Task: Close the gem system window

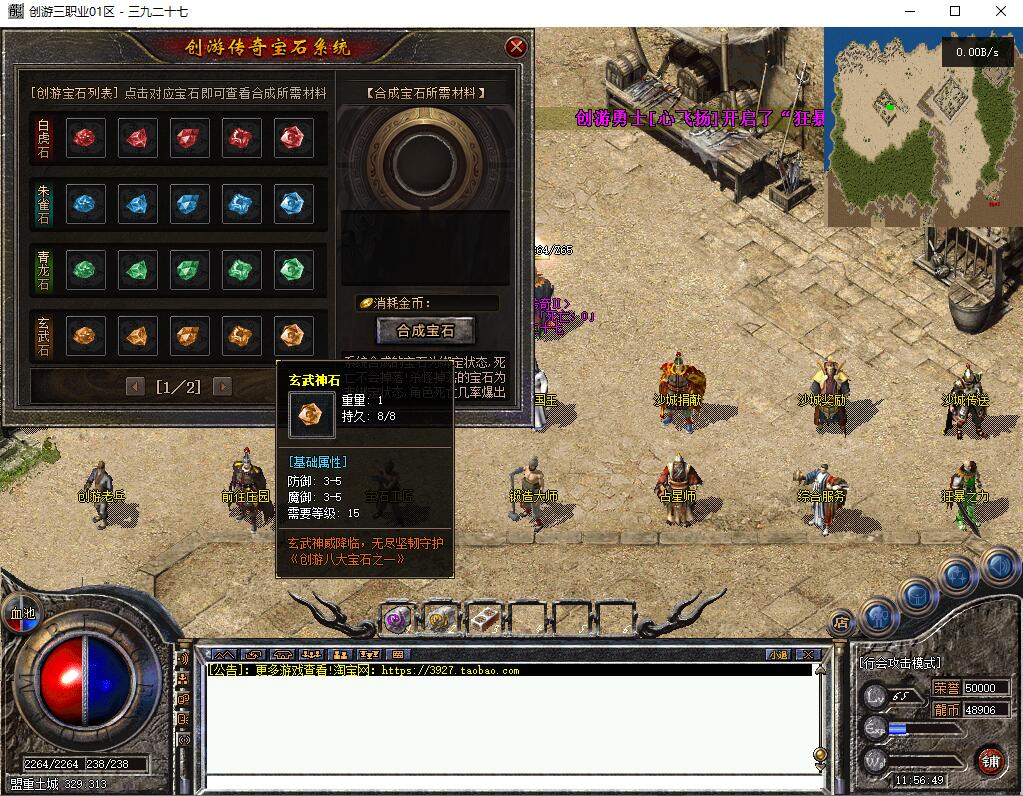Action: tap(516, 47)
